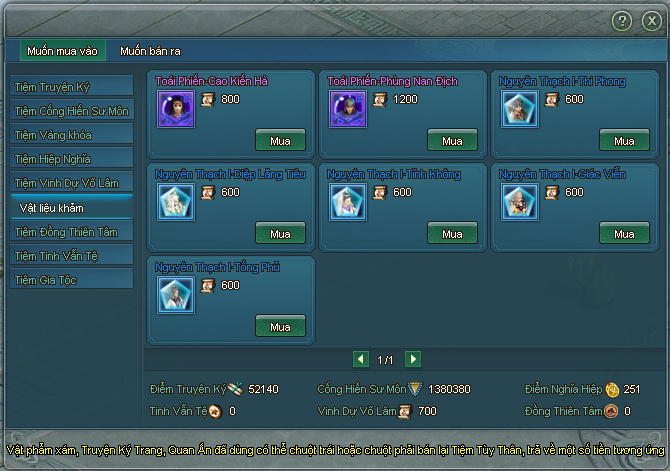670x471 pixels.
Task: Choose Tiệm Cống Hiến Sư Môn category
Action: point(70,111)
